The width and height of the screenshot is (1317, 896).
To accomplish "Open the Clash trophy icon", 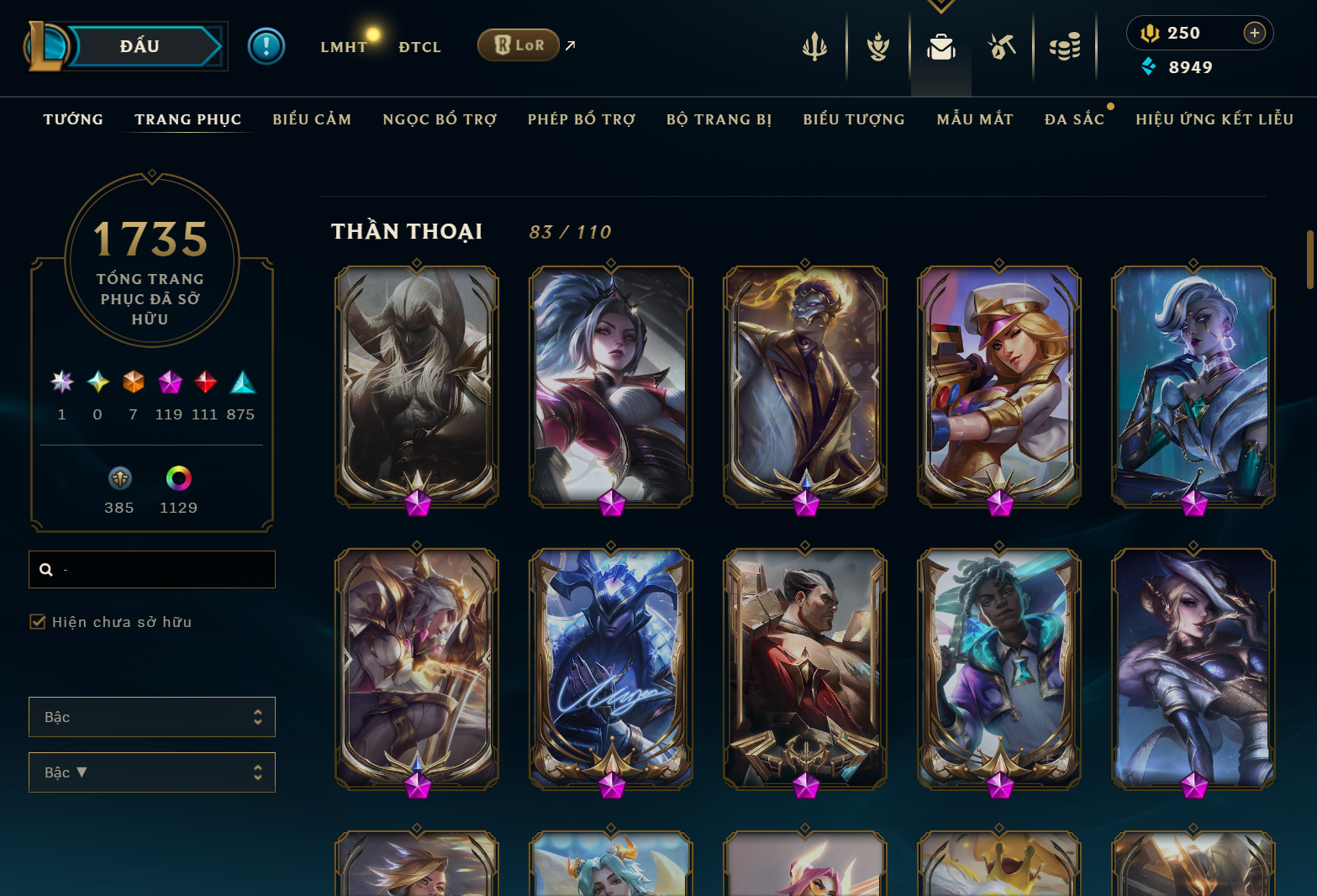I will (x=877, y=48).
